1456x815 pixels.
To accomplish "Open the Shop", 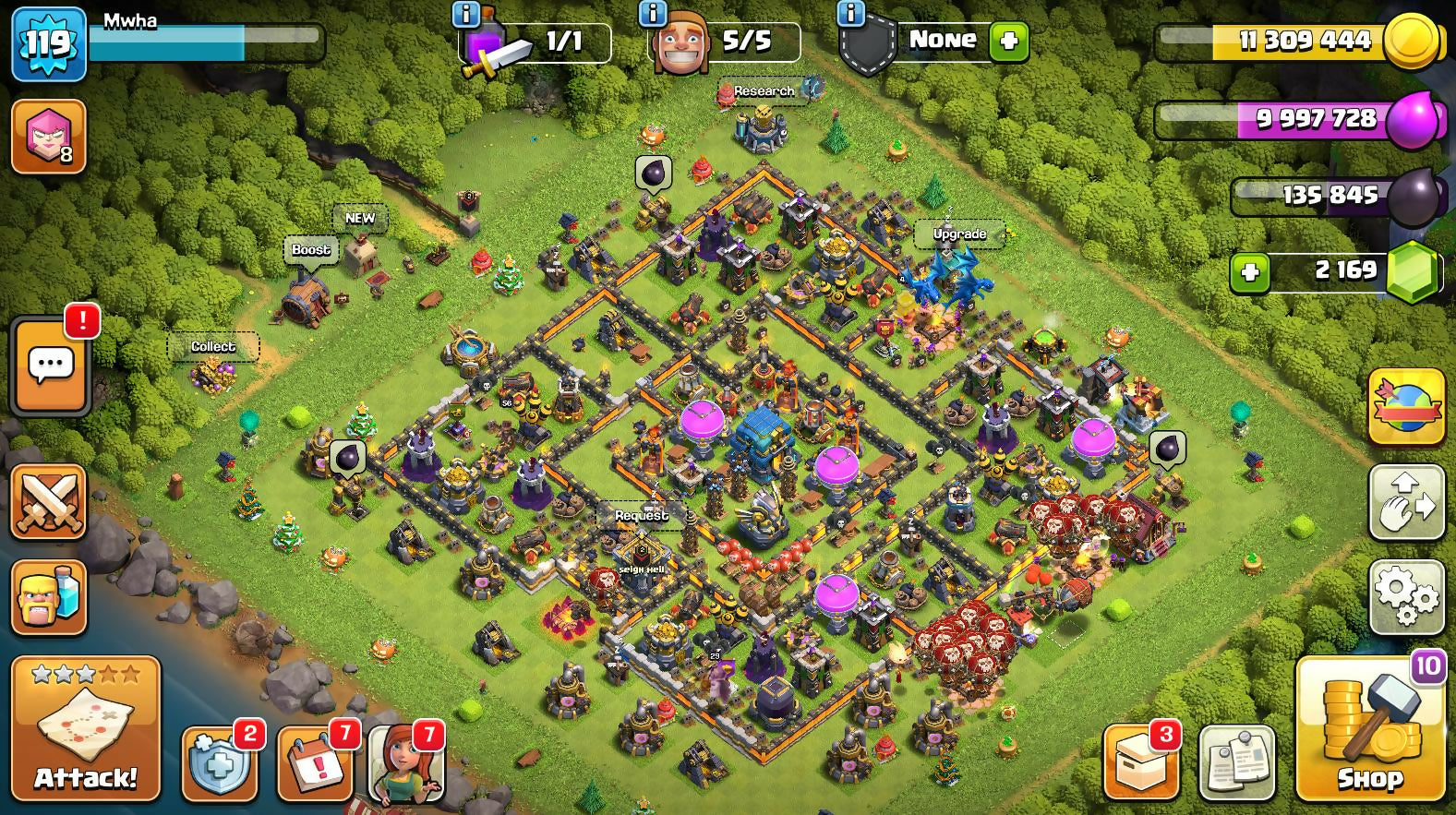I will [x=1370, y=729].
